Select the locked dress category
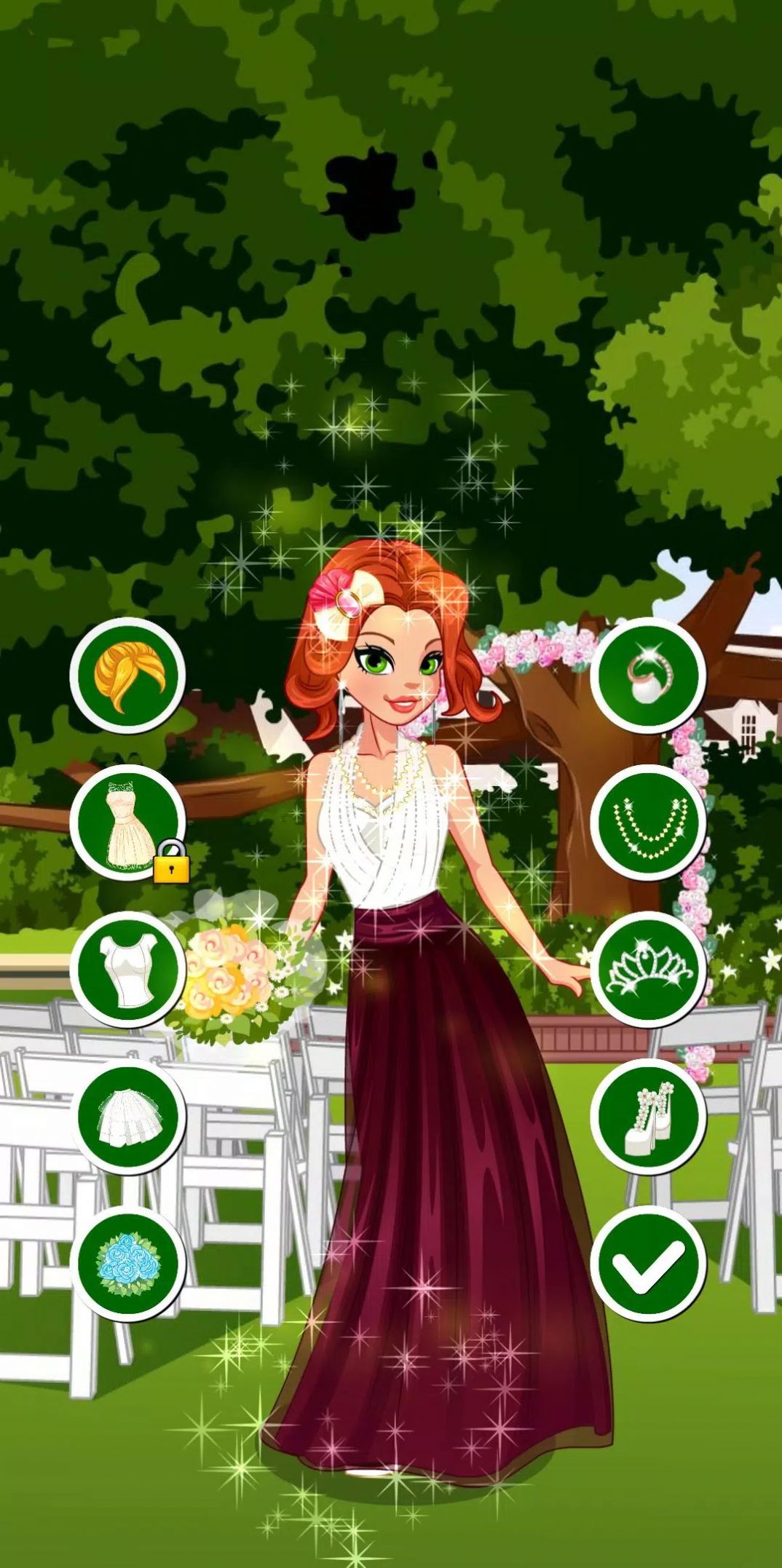 tap(128, 823)
